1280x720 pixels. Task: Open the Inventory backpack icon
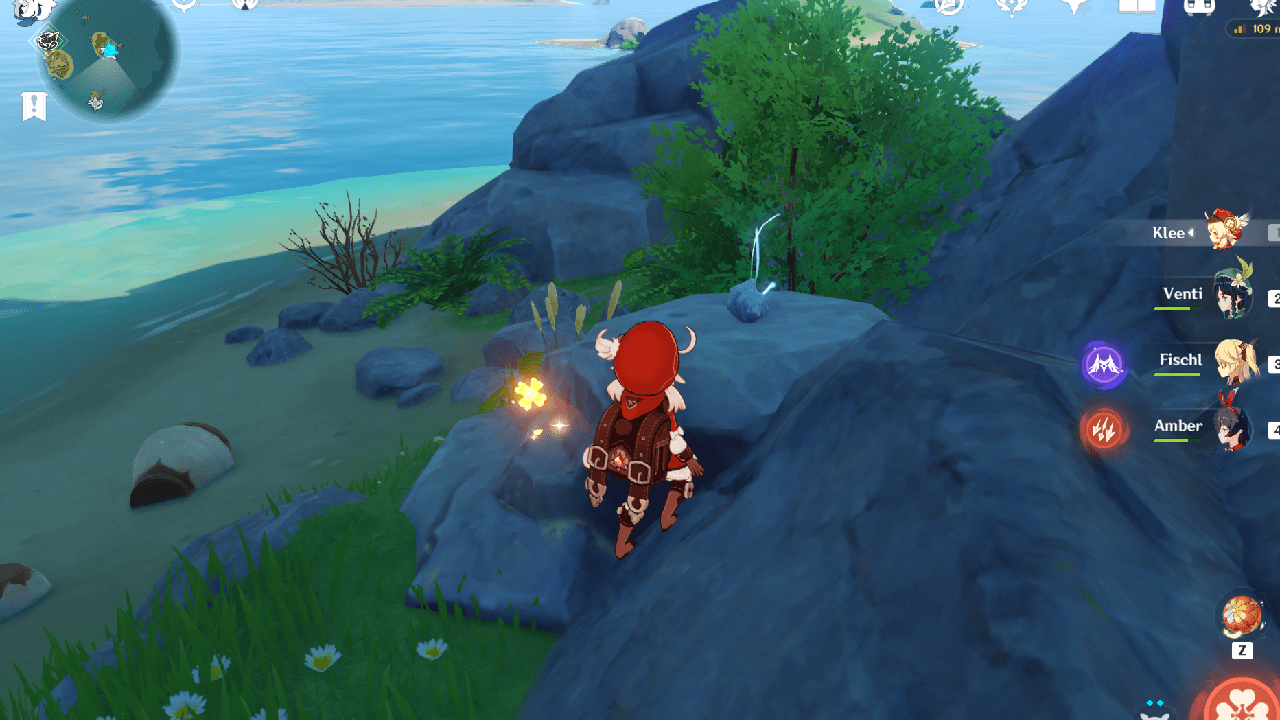1198,10
